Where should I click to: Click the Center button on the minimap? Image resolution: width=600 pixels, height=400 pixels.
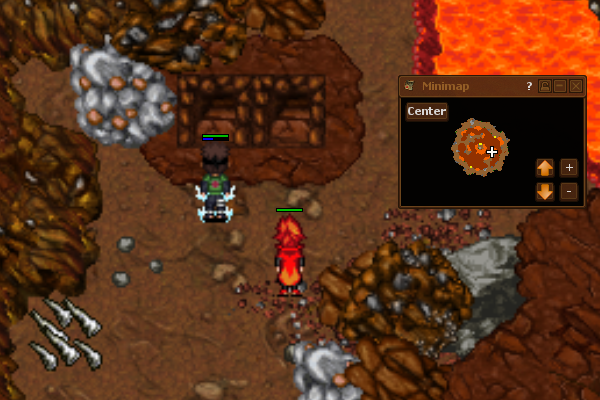[426, 111]
